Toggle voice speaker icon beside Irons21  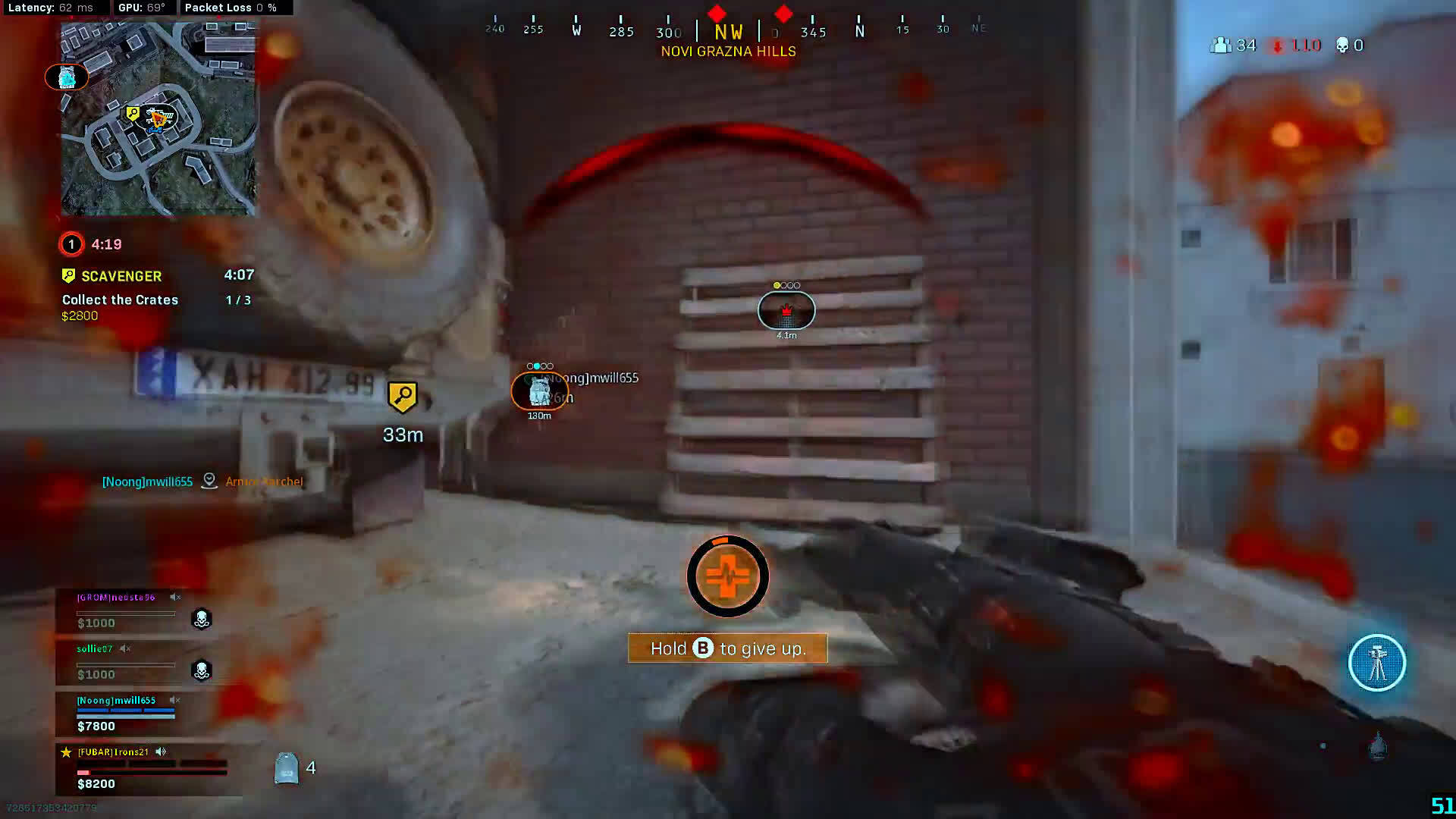161,752
